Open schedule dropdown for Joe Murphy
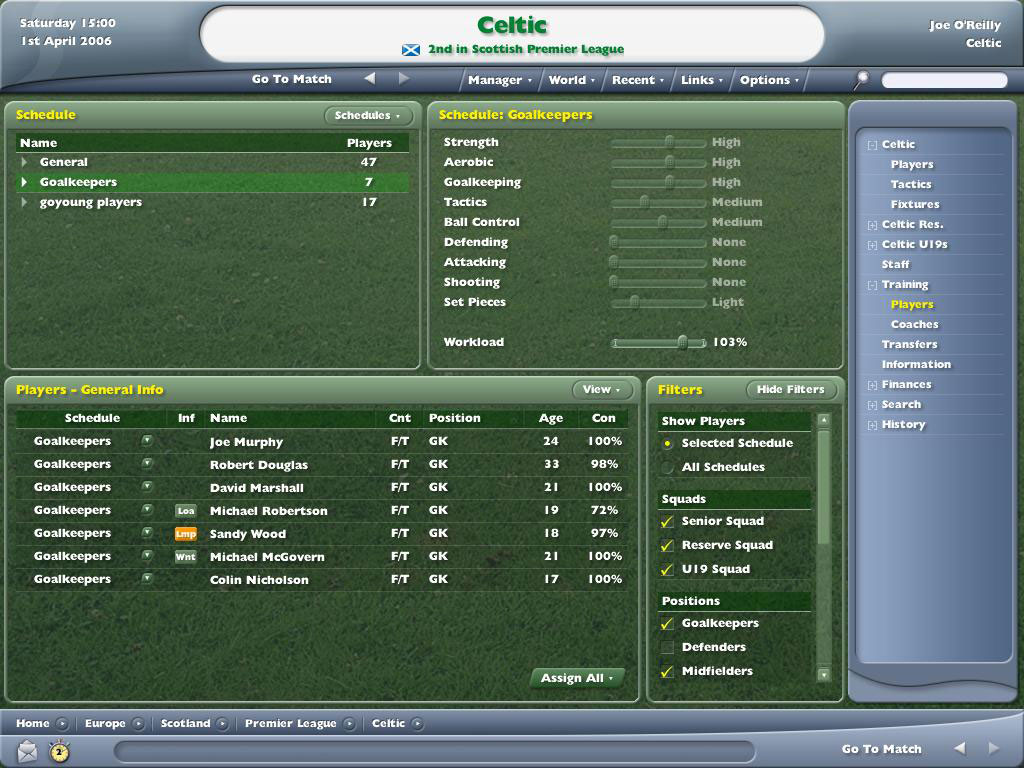The width and height of the screenshot is (1024, 768). click(147, 441)
